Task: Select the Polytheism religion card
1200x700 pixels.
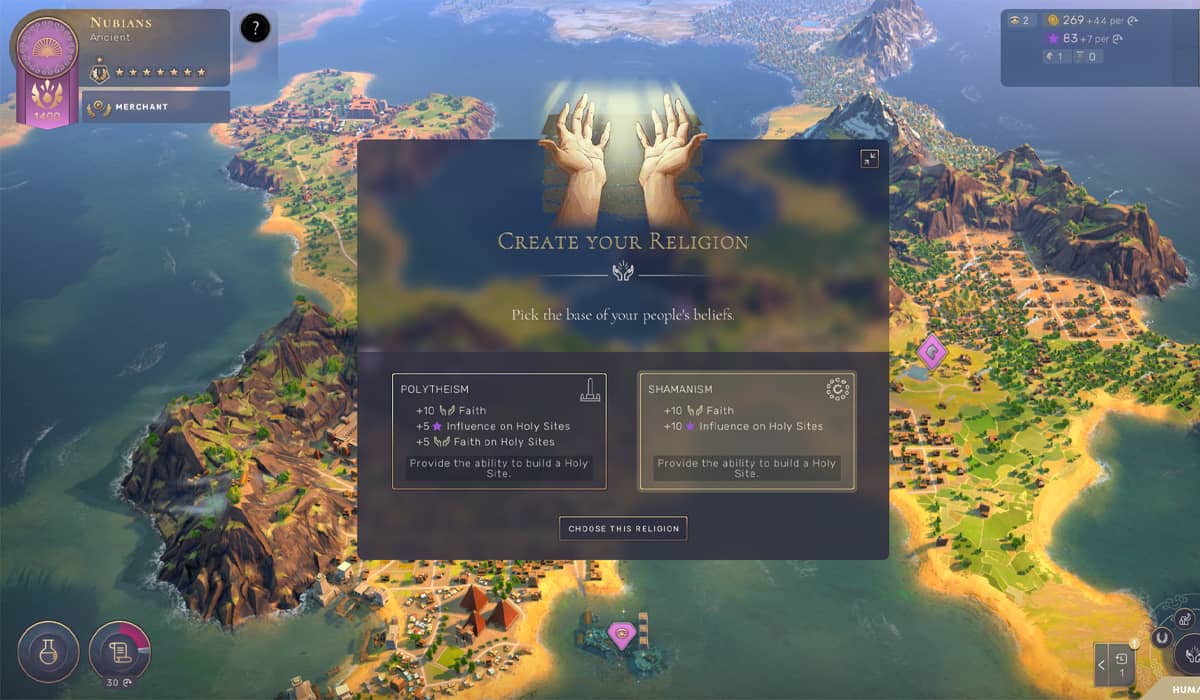Action: [x=499, y=431]
